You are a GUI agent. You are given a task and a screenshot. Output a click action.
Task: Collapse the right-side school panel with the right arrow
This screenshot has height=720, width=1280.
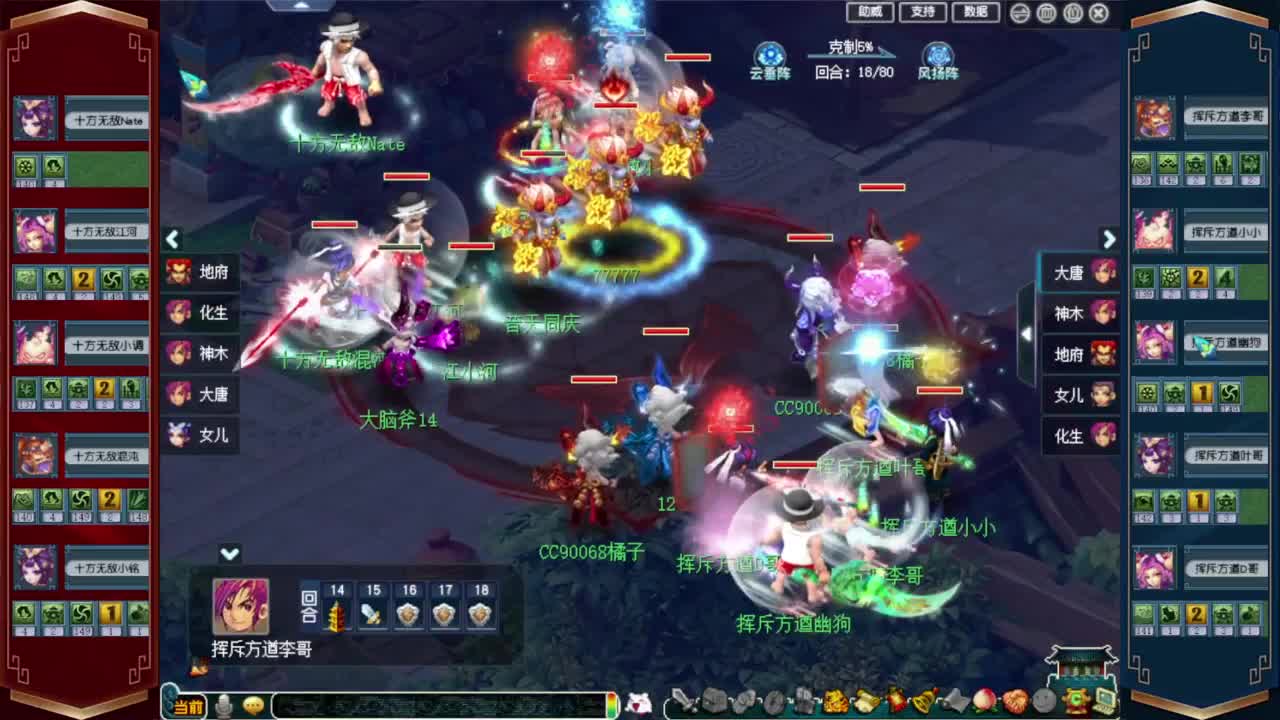pos(1110,240)
